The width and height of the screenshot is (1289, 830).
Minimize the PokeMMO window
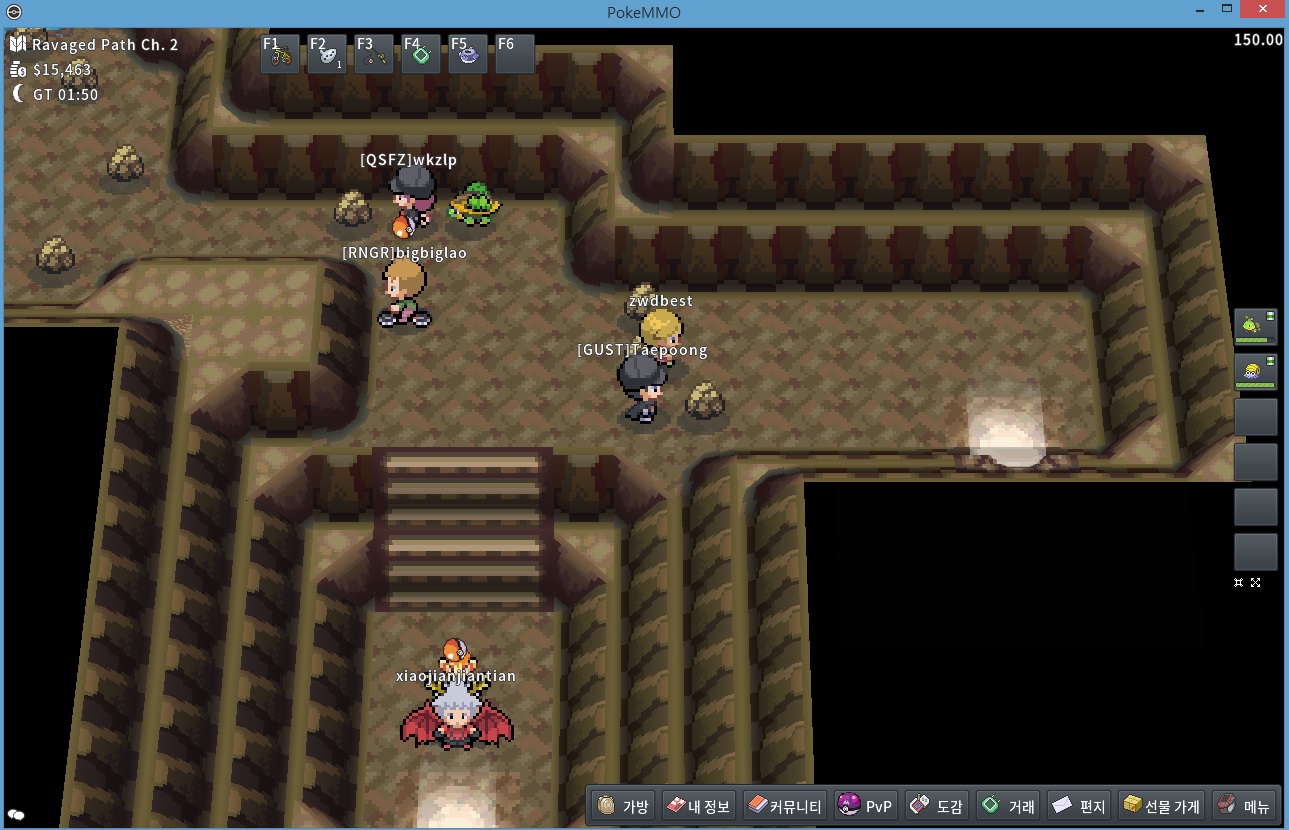pos(1199,9)
